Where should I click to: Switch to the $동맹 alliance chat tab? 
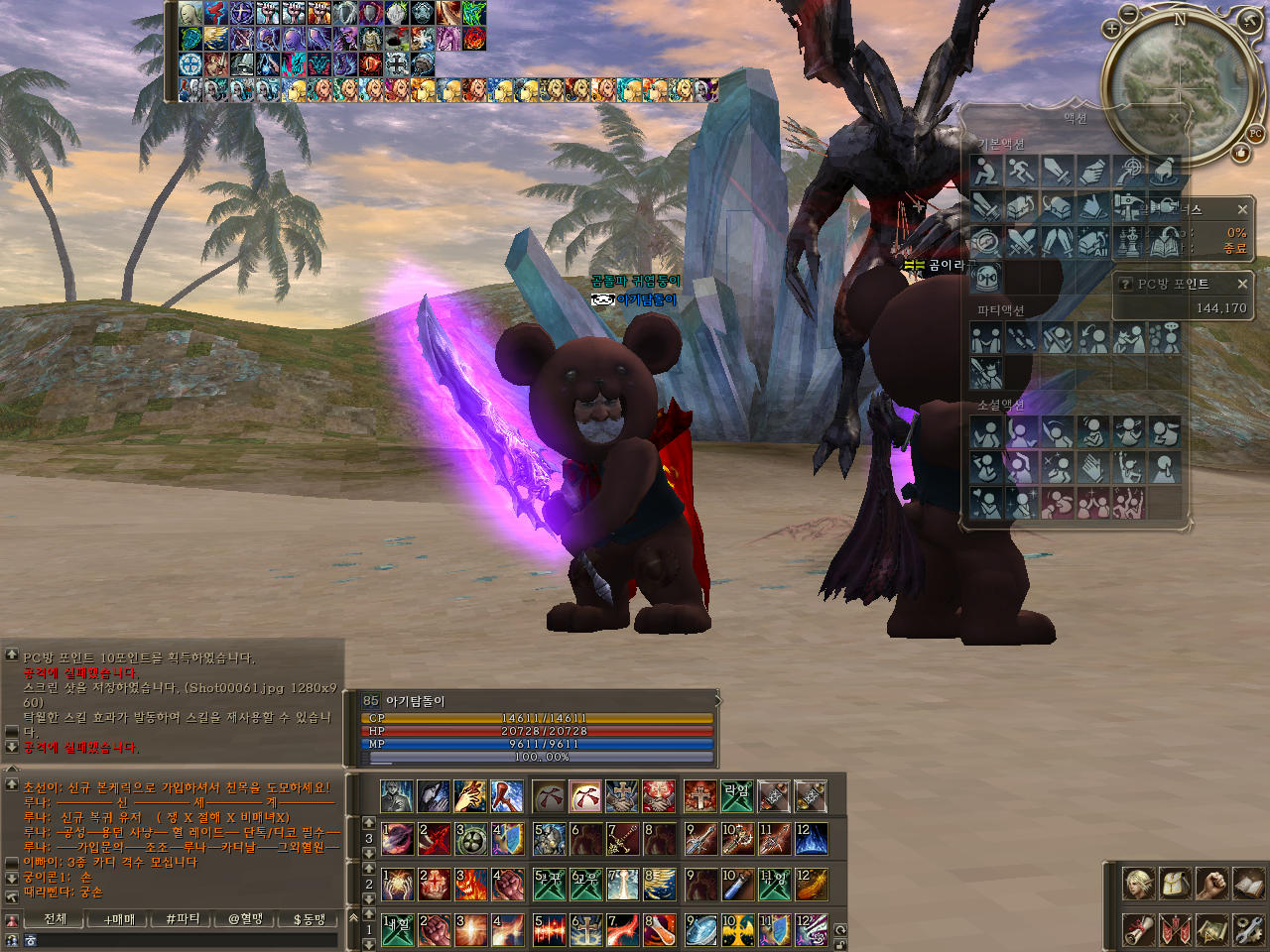309,919
